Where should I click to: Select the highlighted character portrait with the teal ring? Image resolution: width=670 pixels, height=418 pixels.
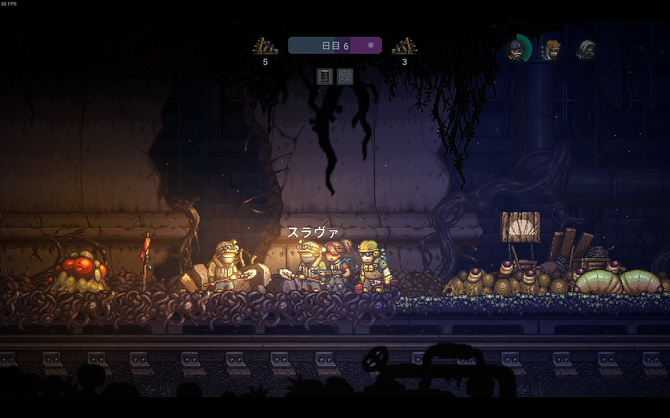coord(516,49)
